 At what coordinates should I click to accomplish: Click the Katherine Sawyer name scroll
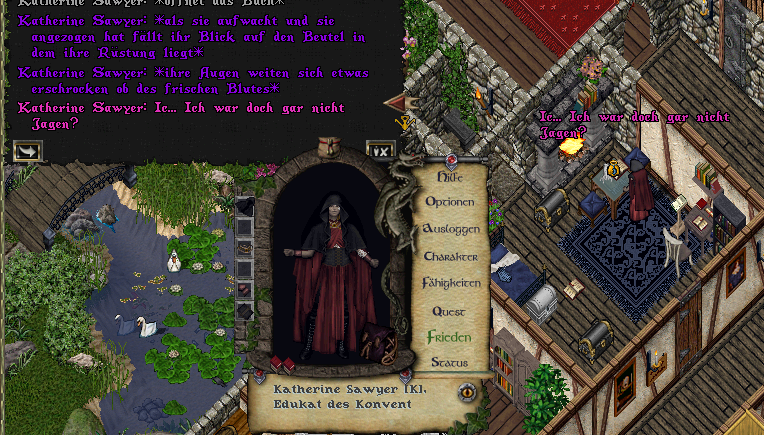[350, 397]
